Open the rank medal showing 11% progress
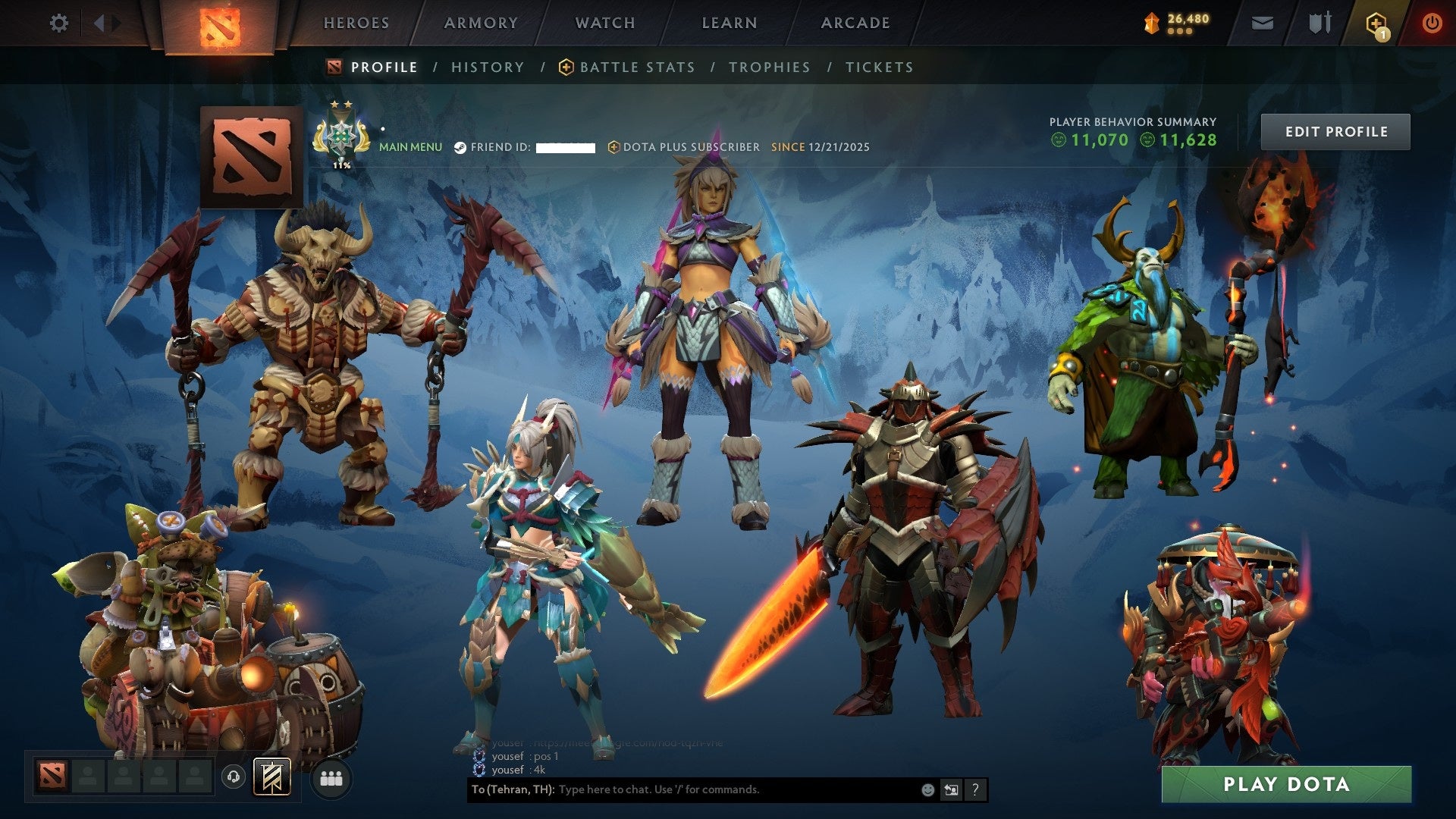 coord(341,136)
